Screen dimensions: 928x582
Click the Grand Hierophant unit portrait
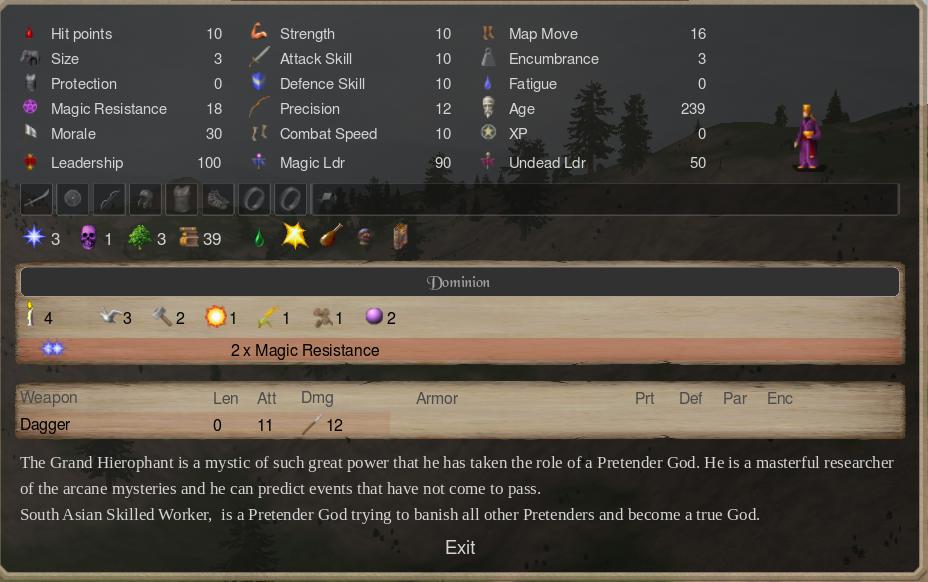pos(807,137)
